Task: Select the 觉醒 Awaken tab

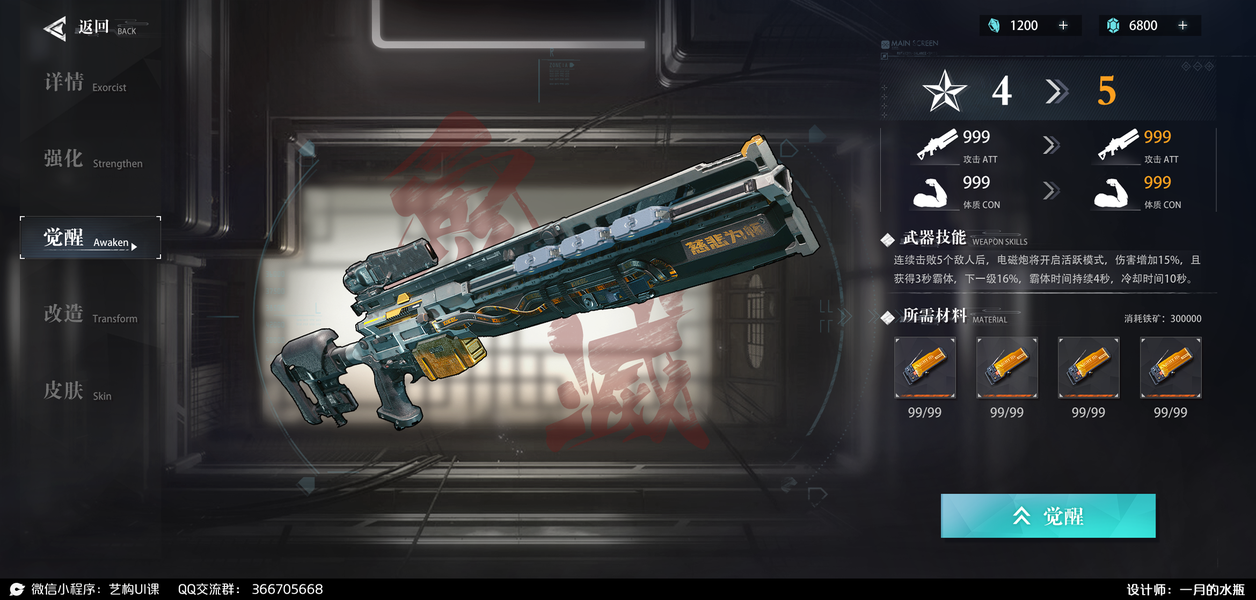Action: [90, 238]
